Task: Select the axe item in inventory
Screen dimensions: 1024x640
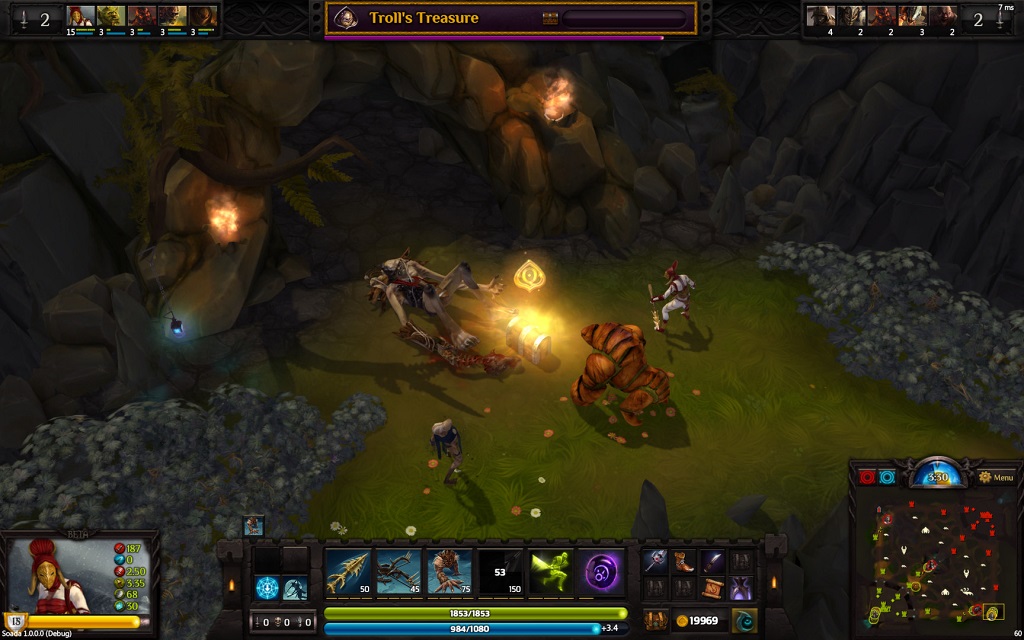Action: 655,562
